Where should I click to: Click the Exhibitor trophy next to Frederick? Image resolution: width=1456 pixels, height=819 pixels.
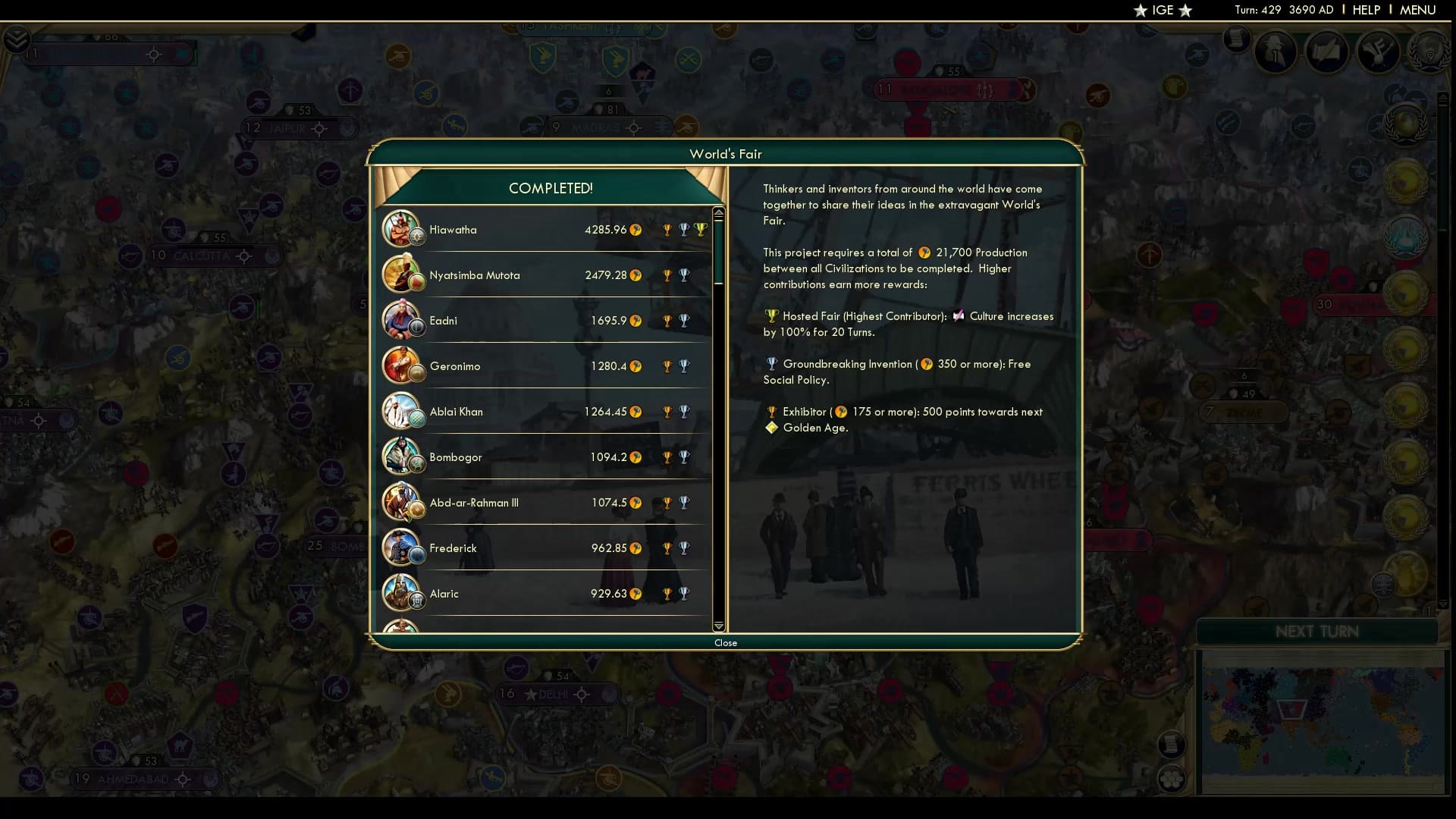tap(667, 548)
